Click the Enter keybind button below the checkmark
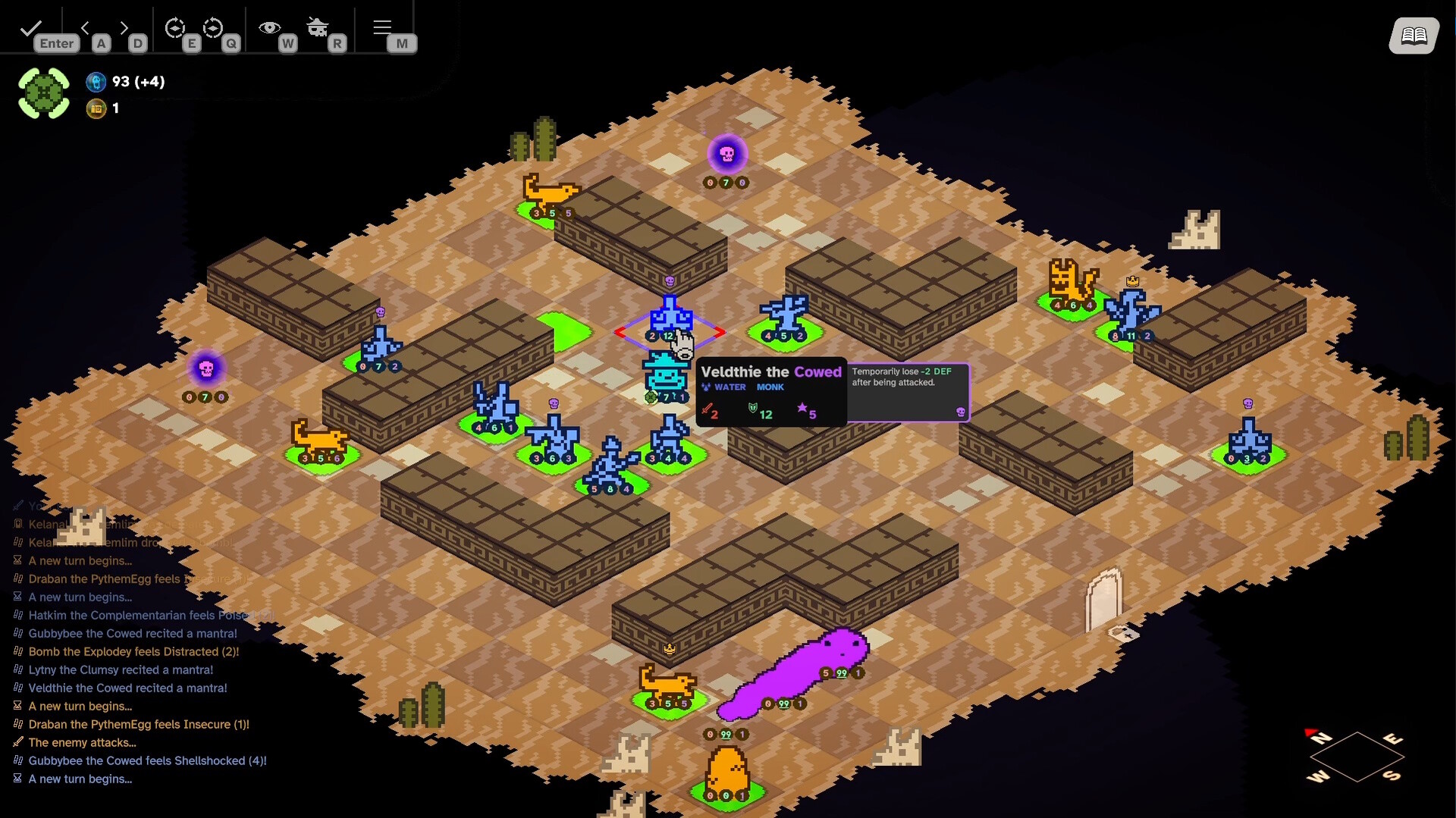 point(57,43)
